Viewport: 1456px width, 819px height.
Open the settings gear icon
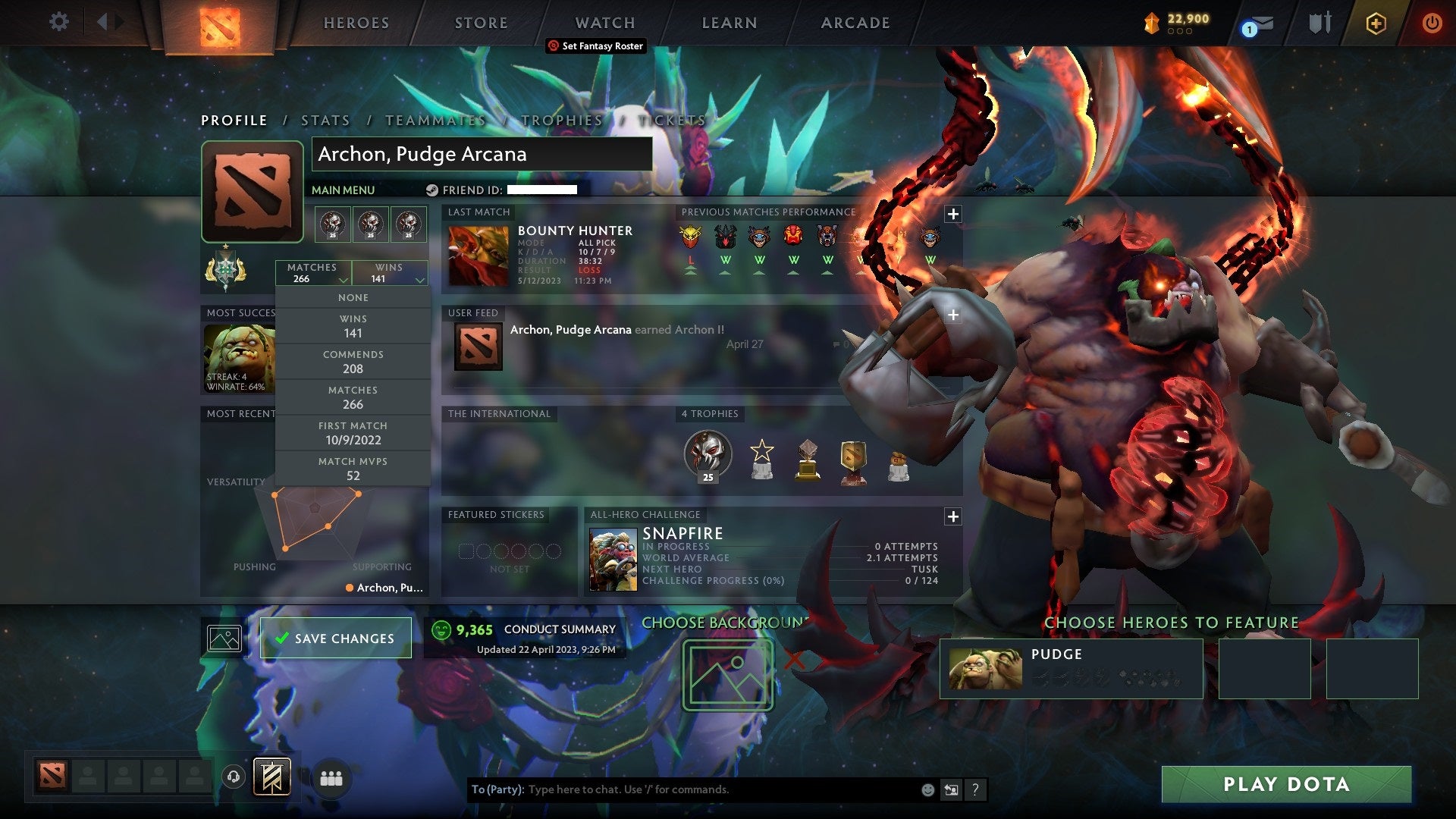point(58,21)
